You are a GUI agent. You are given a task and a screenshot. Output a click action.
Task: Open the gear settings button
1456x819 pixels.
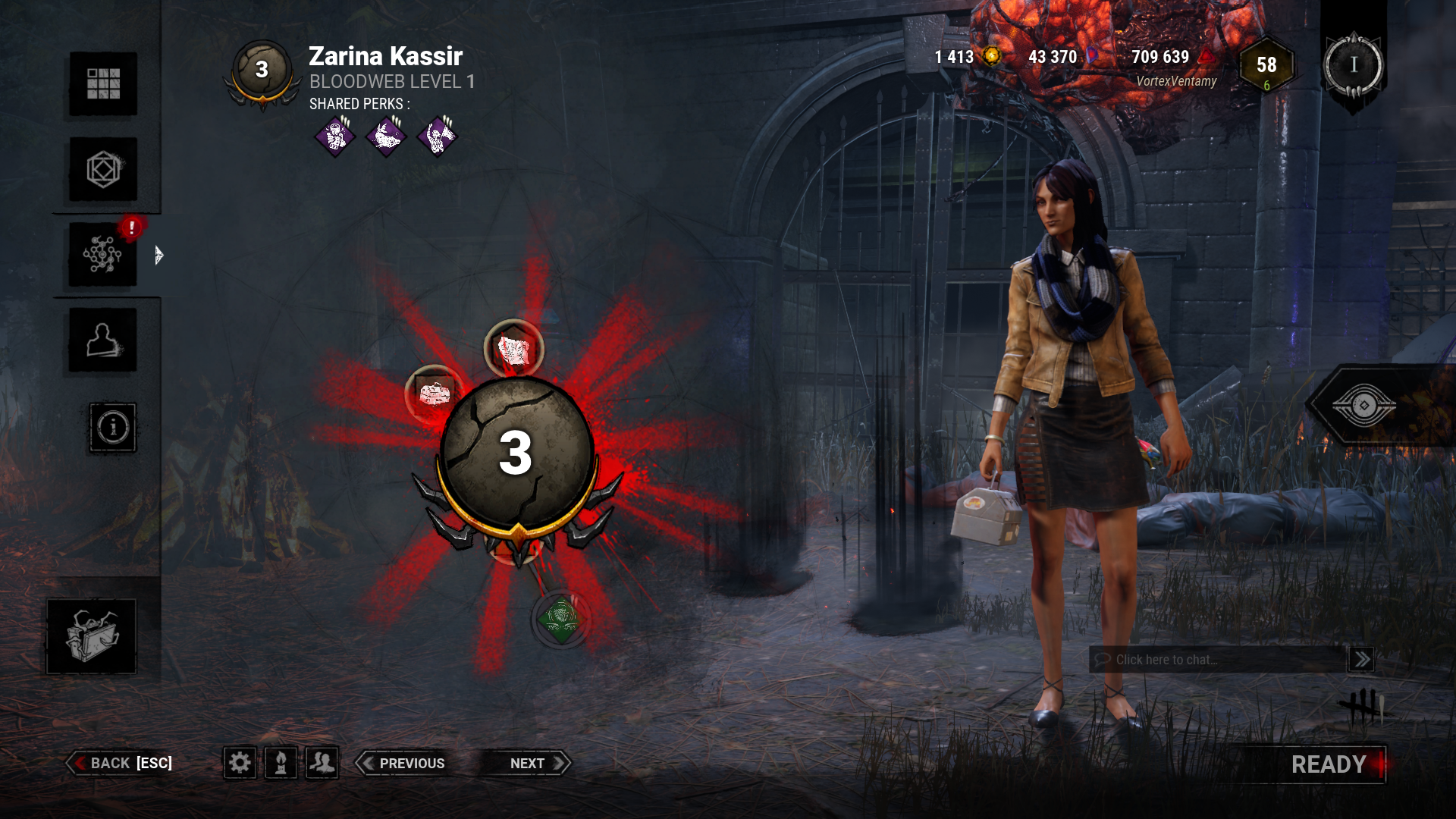click(x=240, y=763)
